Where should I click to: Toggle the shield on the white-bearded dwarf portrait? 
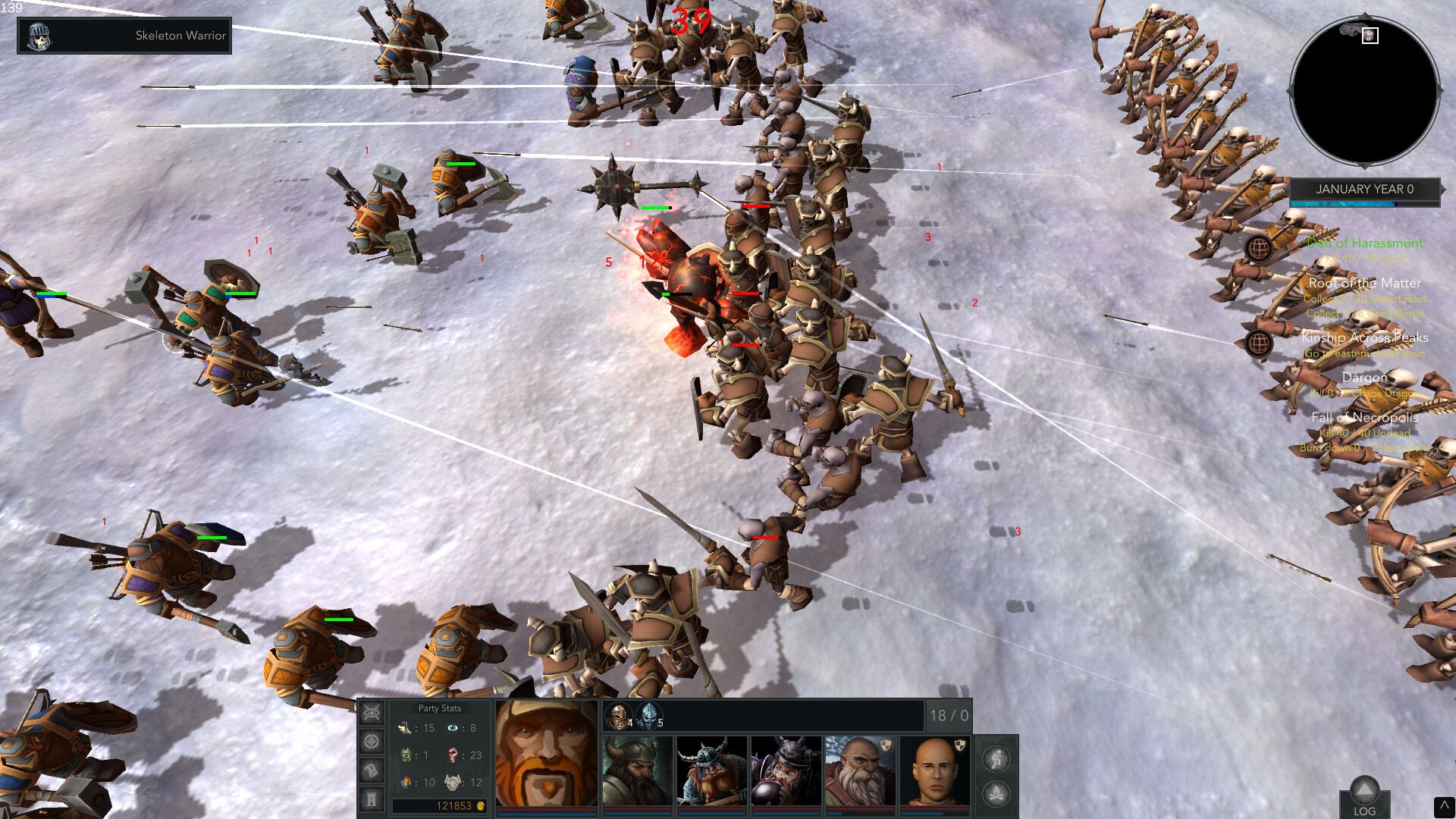click(x=886, y=745)
